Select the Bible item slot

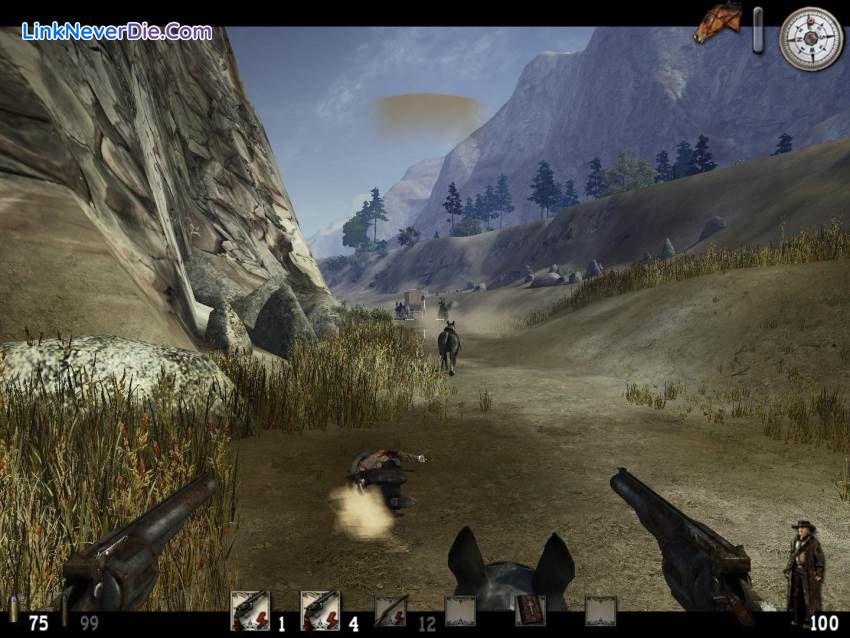tap(530, 610)
